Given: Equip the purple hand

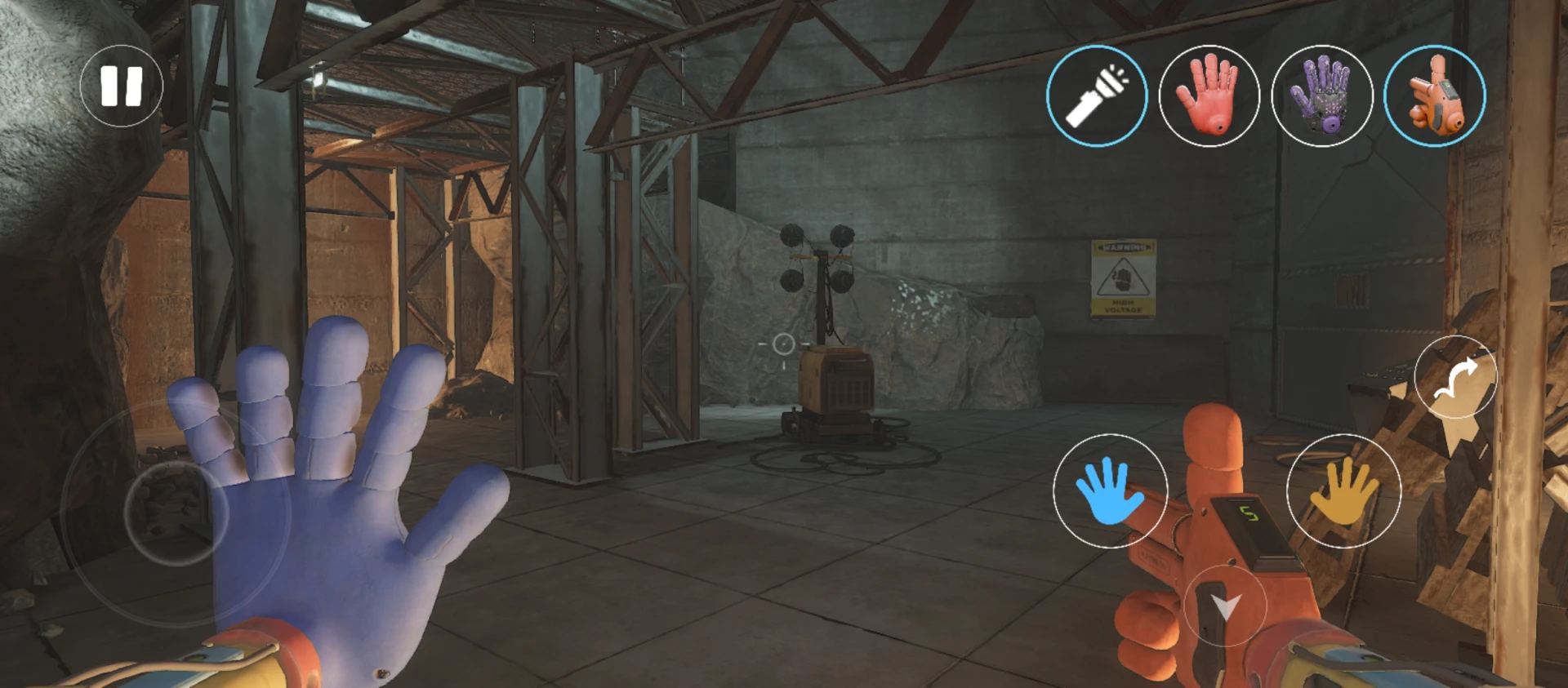Looking at the screenshot, I should [1321, 96].
